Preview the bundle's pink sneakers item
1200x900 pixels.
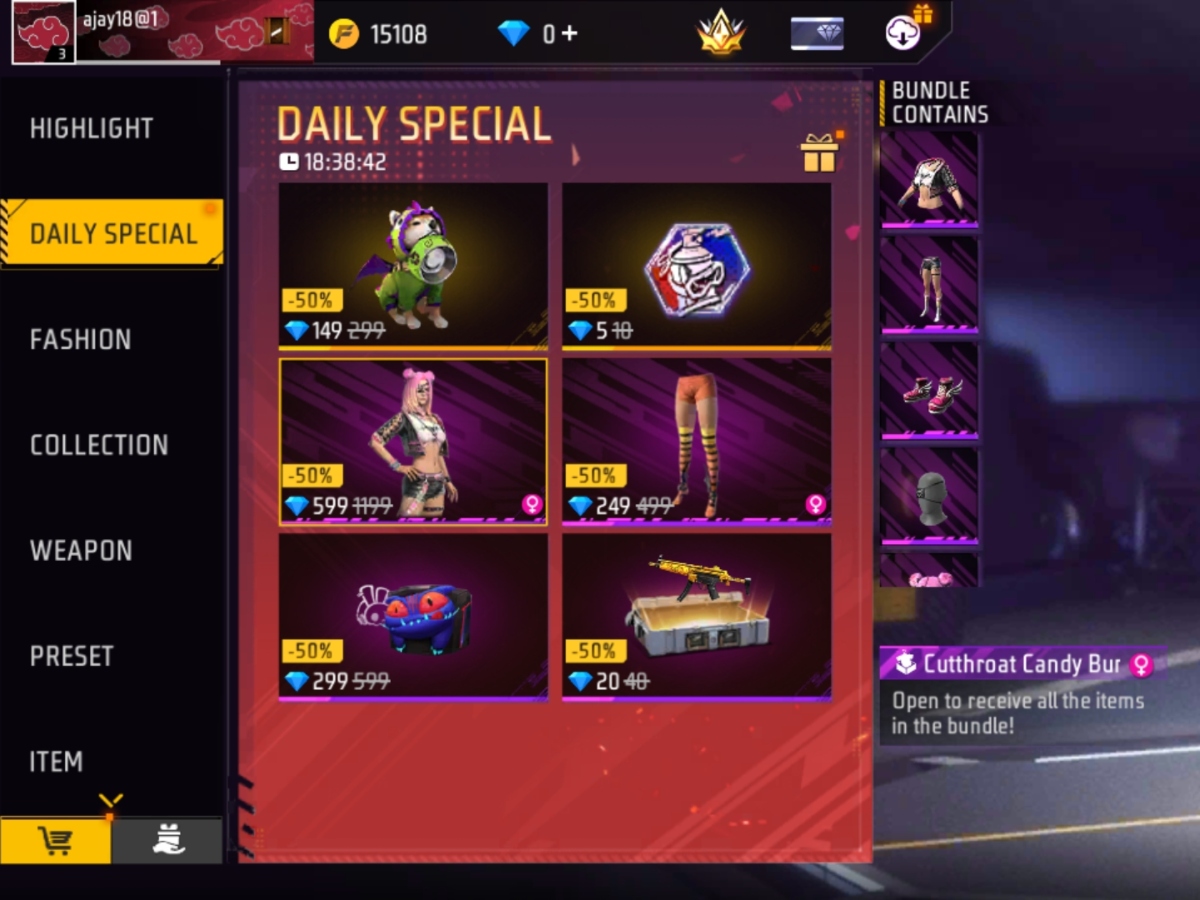pos(930,390)
